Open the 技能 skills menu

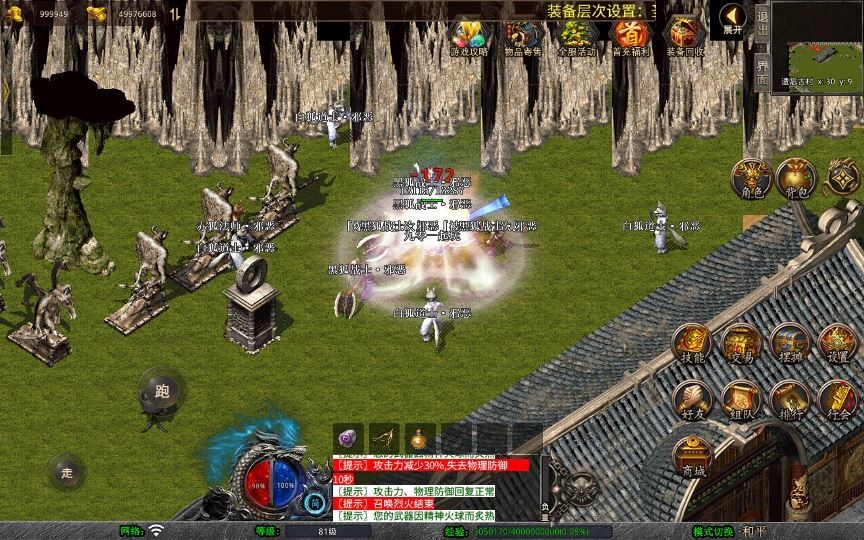(693, 345)
